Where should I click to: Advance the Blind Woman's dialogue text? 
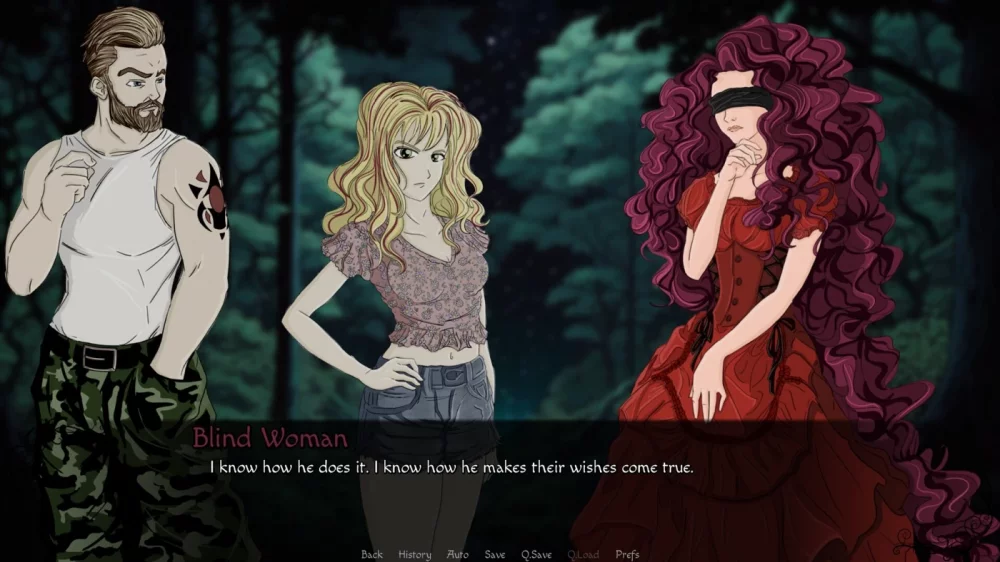tap(450, 467)
